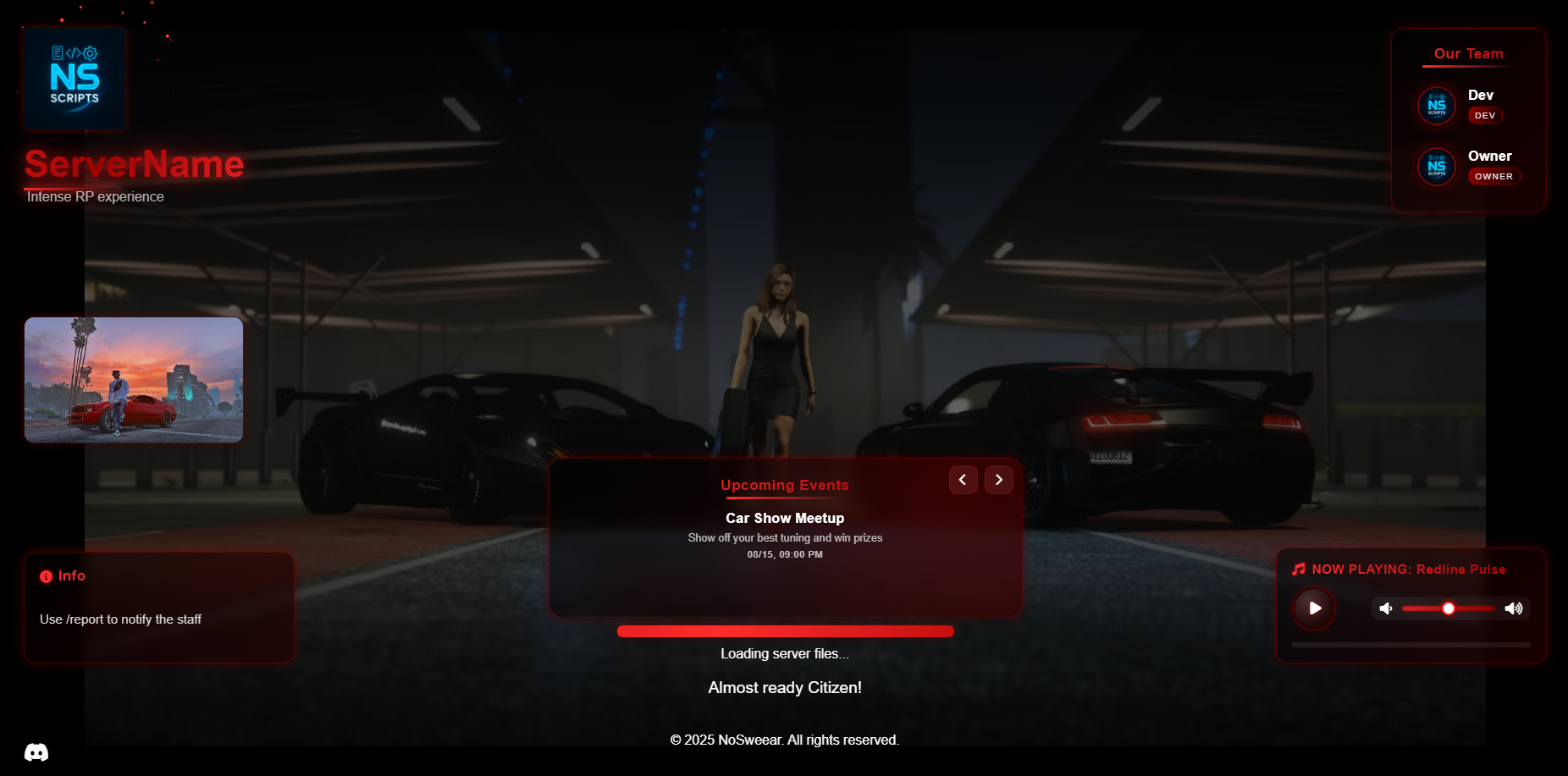This screenshot has width=1568, height=776.
Task: Toggle the OWNER role badge
Action: point(1494,176)
